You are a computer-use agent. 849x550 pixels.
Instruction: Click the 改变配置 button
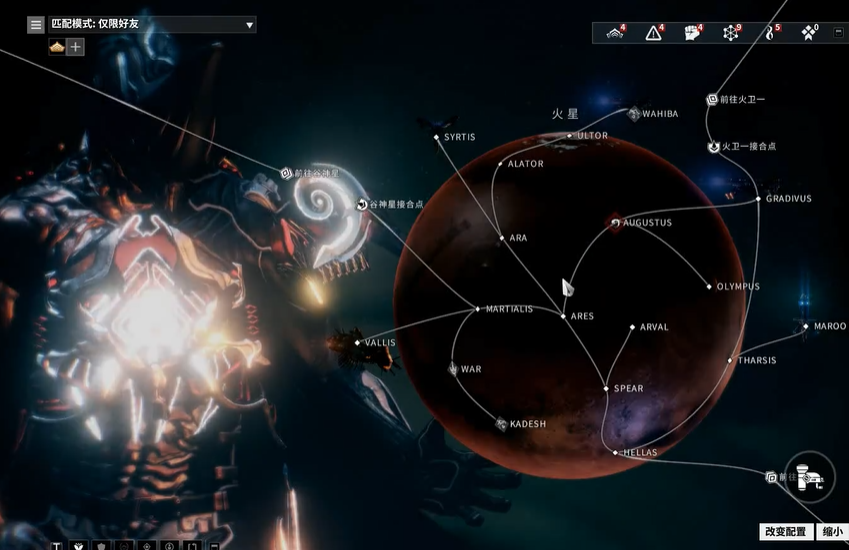coord(784,532)
